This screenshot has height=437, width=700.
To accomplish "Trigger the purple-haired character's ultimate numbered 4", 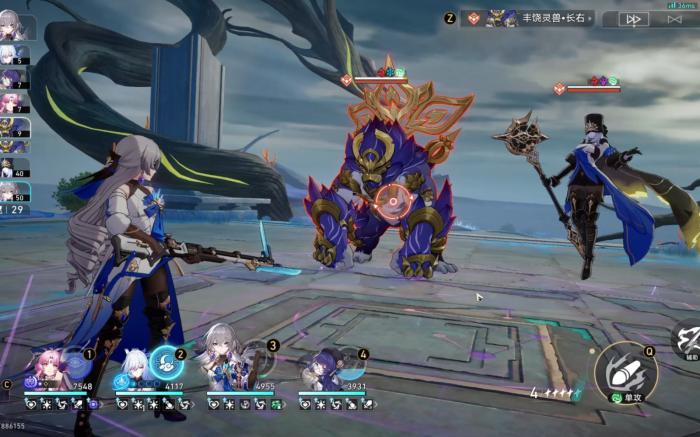I will coord(349,363).
